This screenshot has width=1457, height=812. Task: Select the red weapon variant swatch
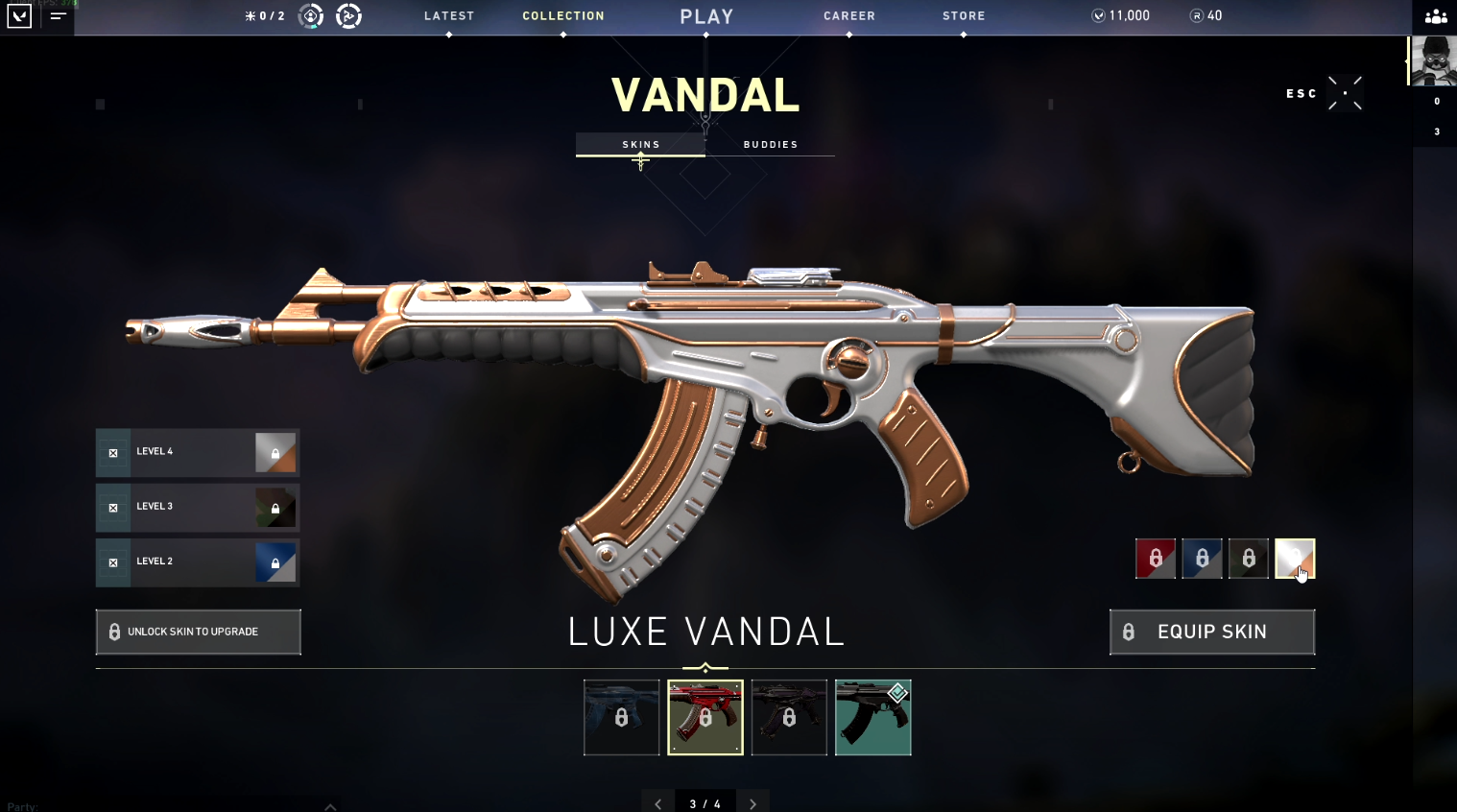[x=1156, y=559]
